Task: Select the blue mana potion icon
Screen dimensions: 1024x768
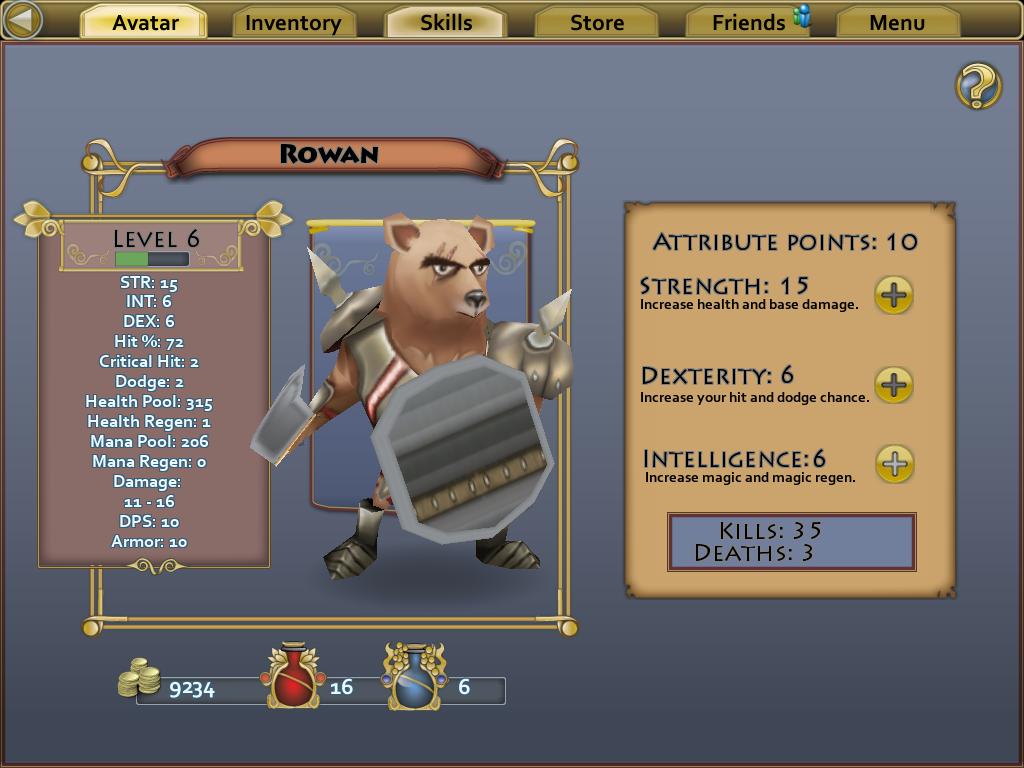Action: coord(413,678)
